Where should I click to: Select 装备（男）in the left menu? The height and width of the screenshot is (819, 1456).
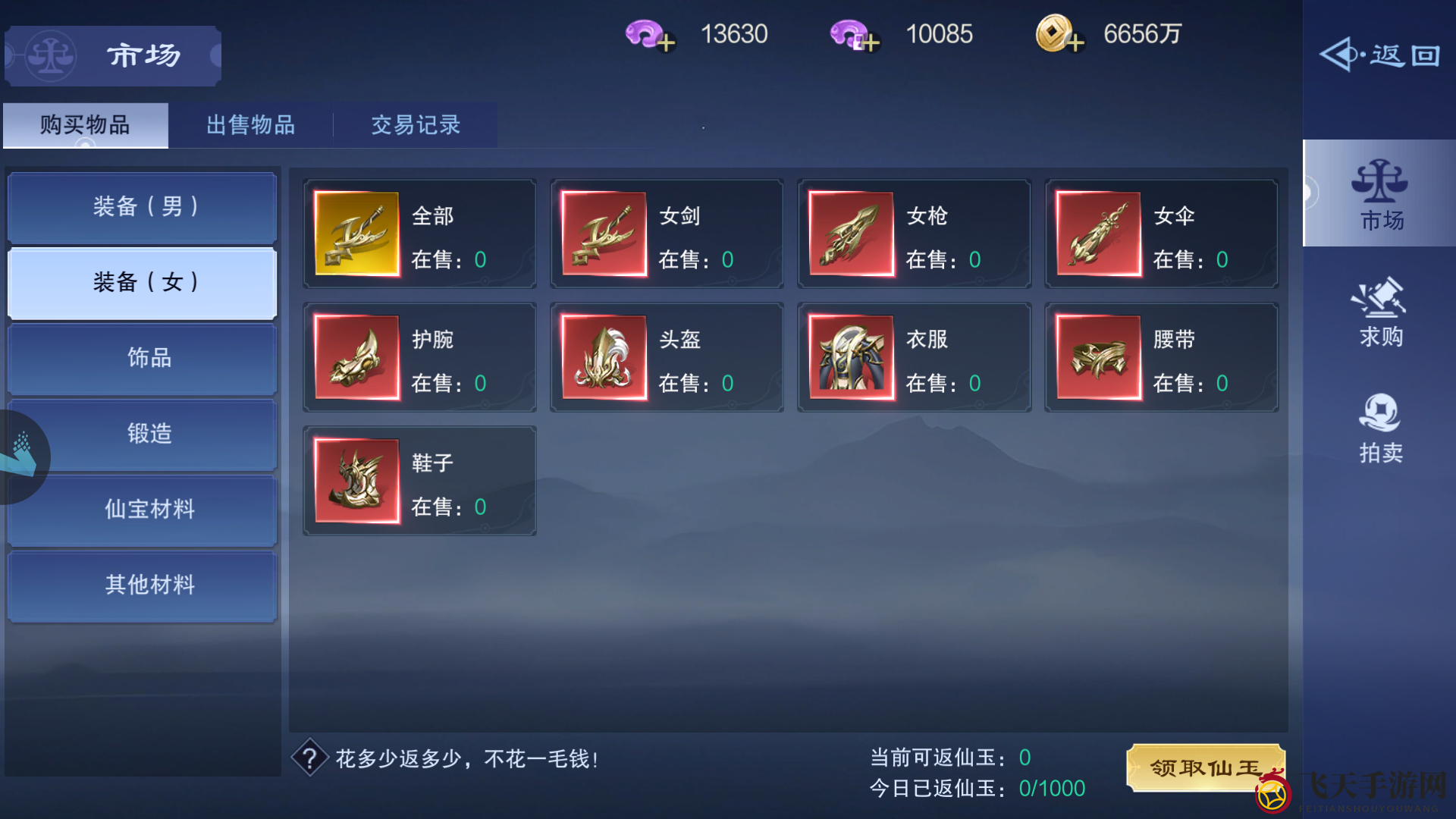(x=142, y=206)
